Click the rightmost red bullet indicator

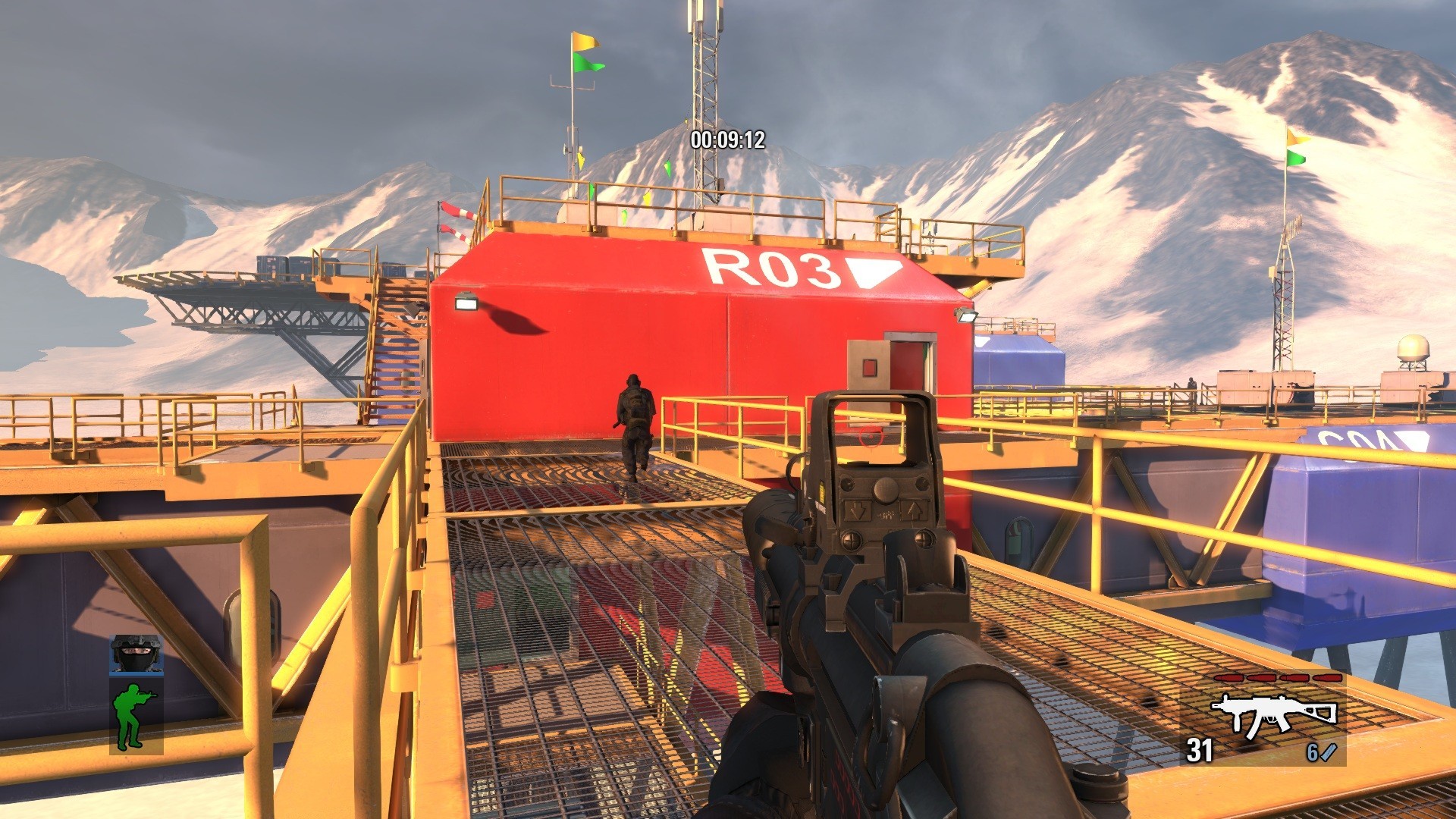click(1327, 677)
